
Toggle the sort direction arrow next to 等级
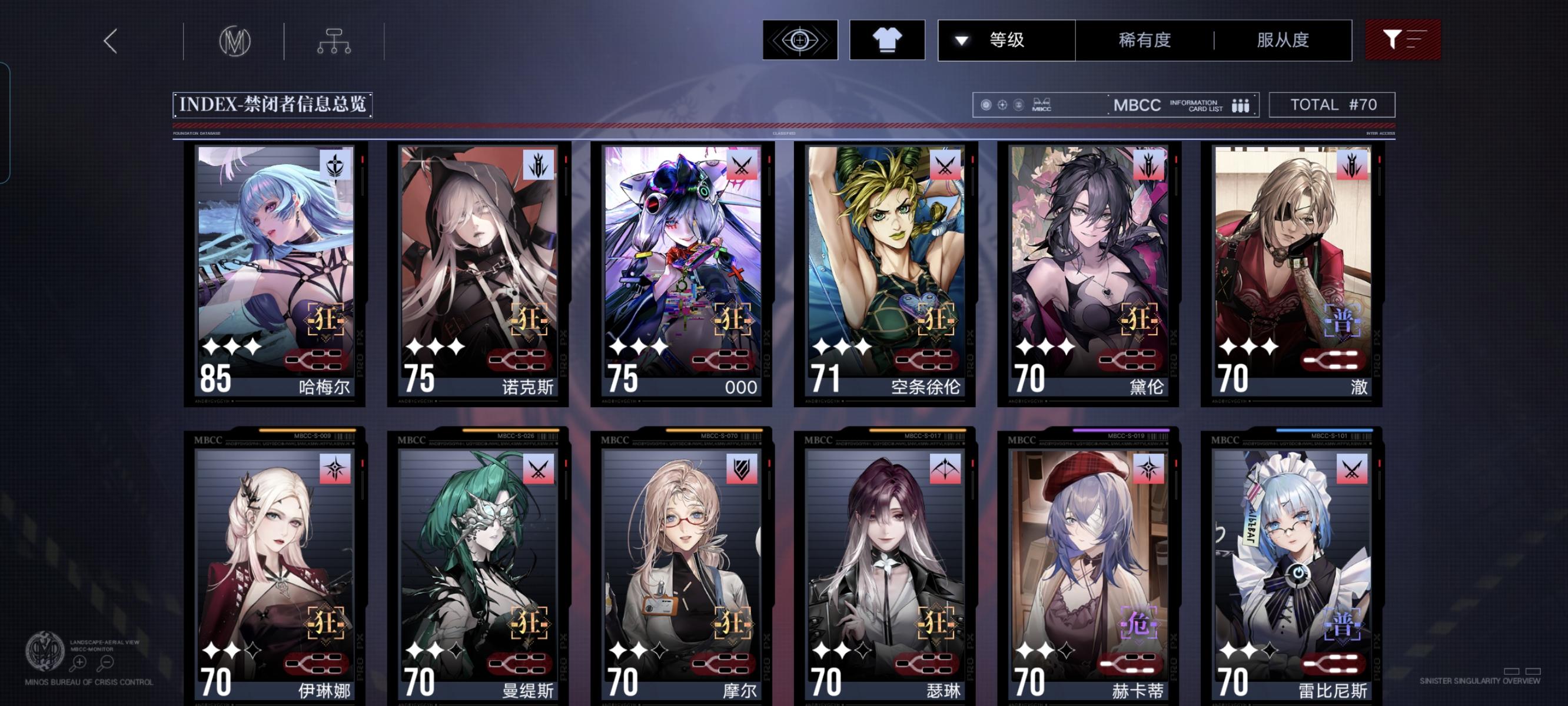(x=961, y=40)
